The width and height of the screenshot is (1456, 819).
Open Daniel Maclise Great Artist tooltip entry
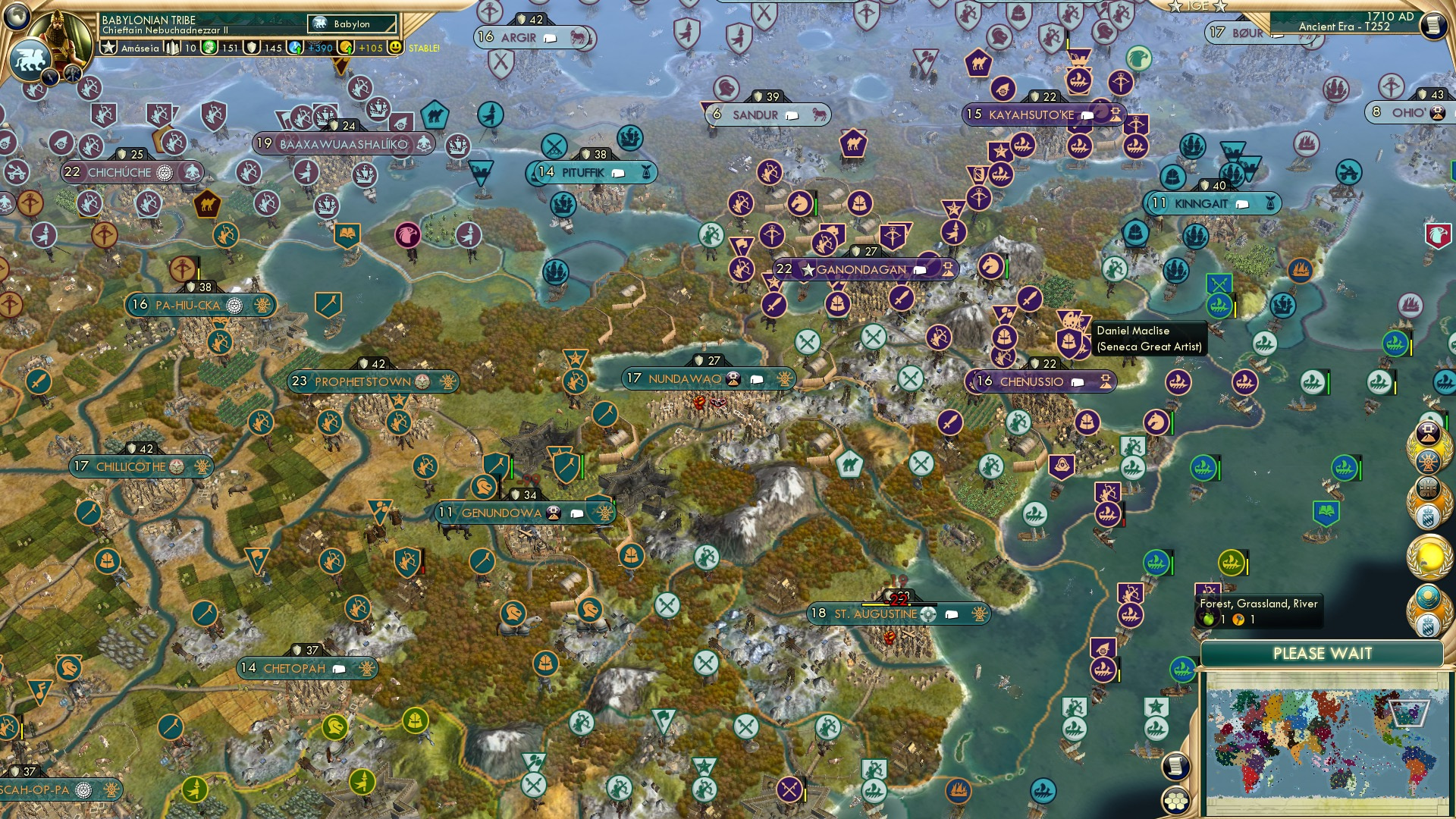[1150, 339]
